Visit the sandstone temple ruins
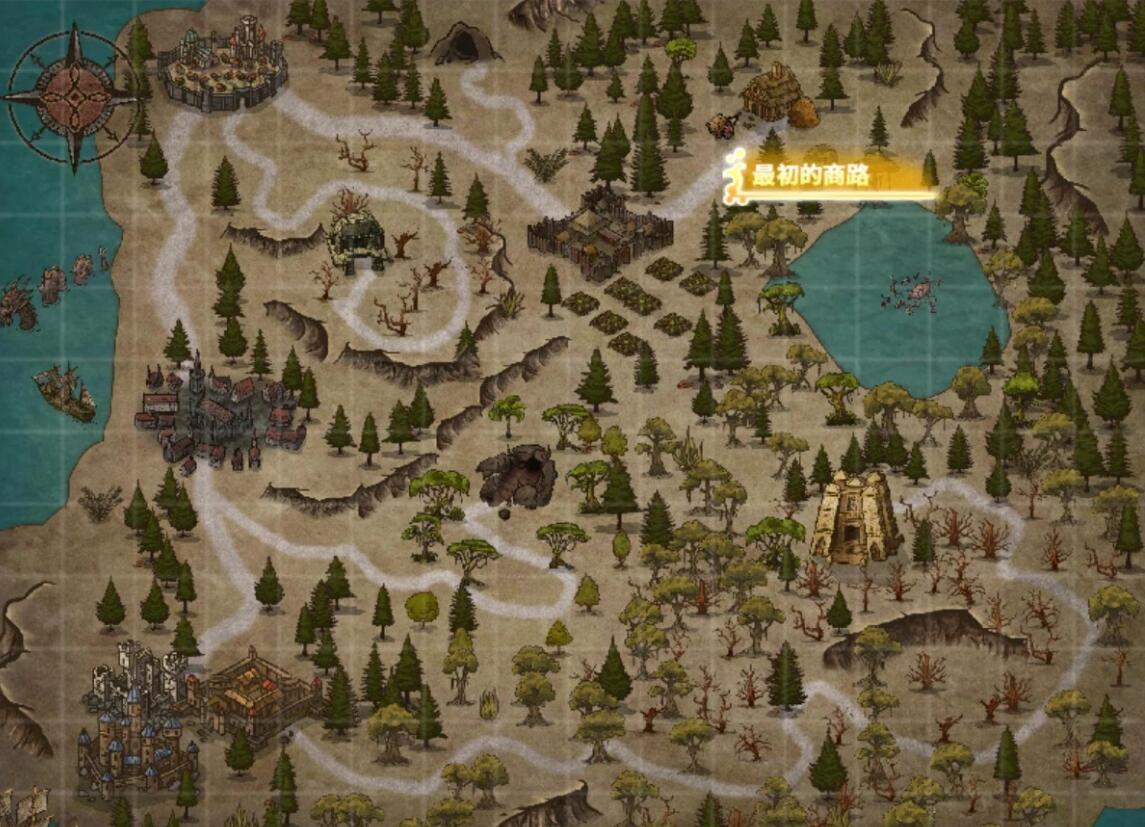The width and height of the screenshot is (1145, 827). pyautogui.click(x=855, y=516)
